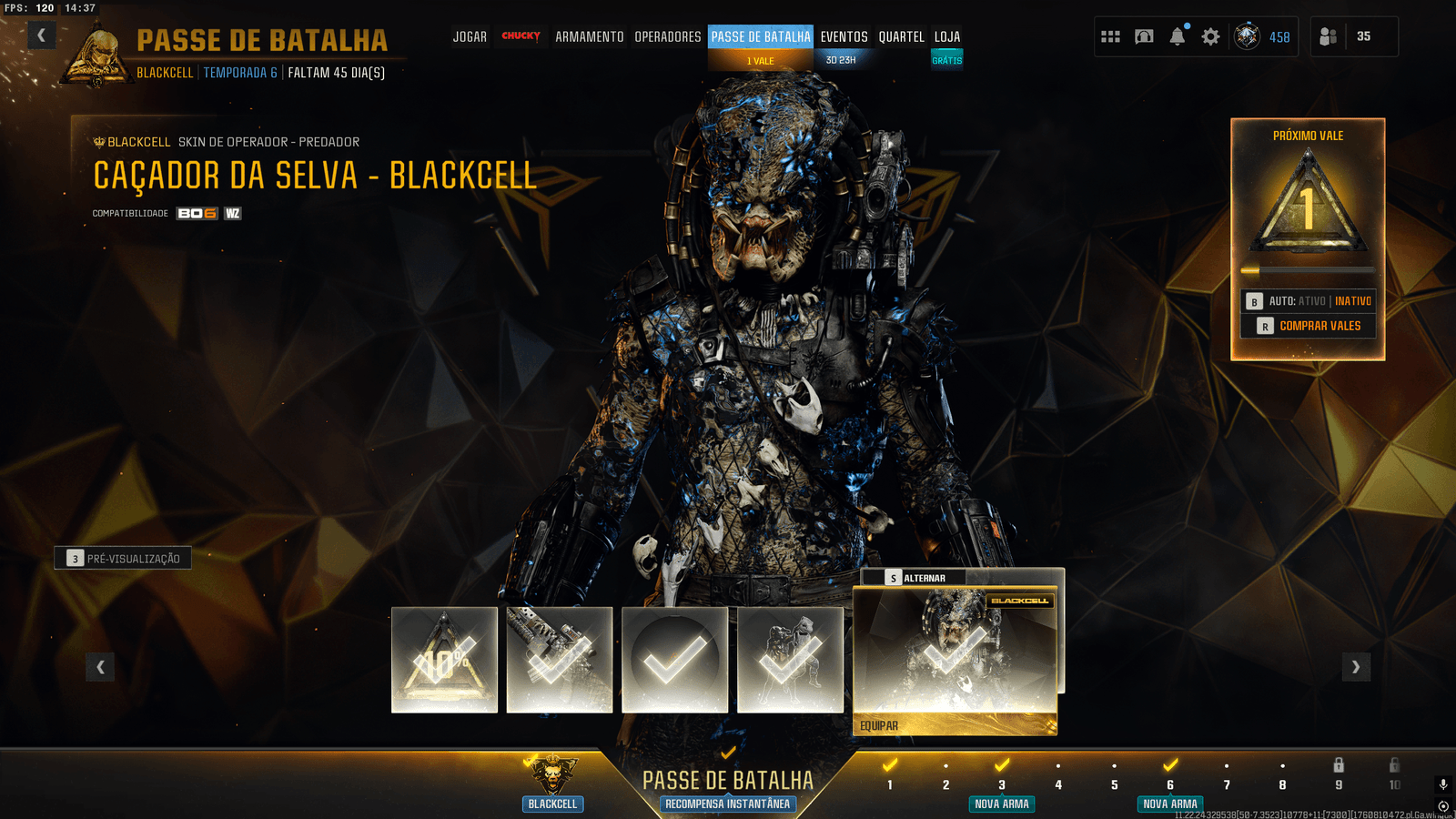
Task: Select the 10% token reward tile
Action: click(444, 660)
